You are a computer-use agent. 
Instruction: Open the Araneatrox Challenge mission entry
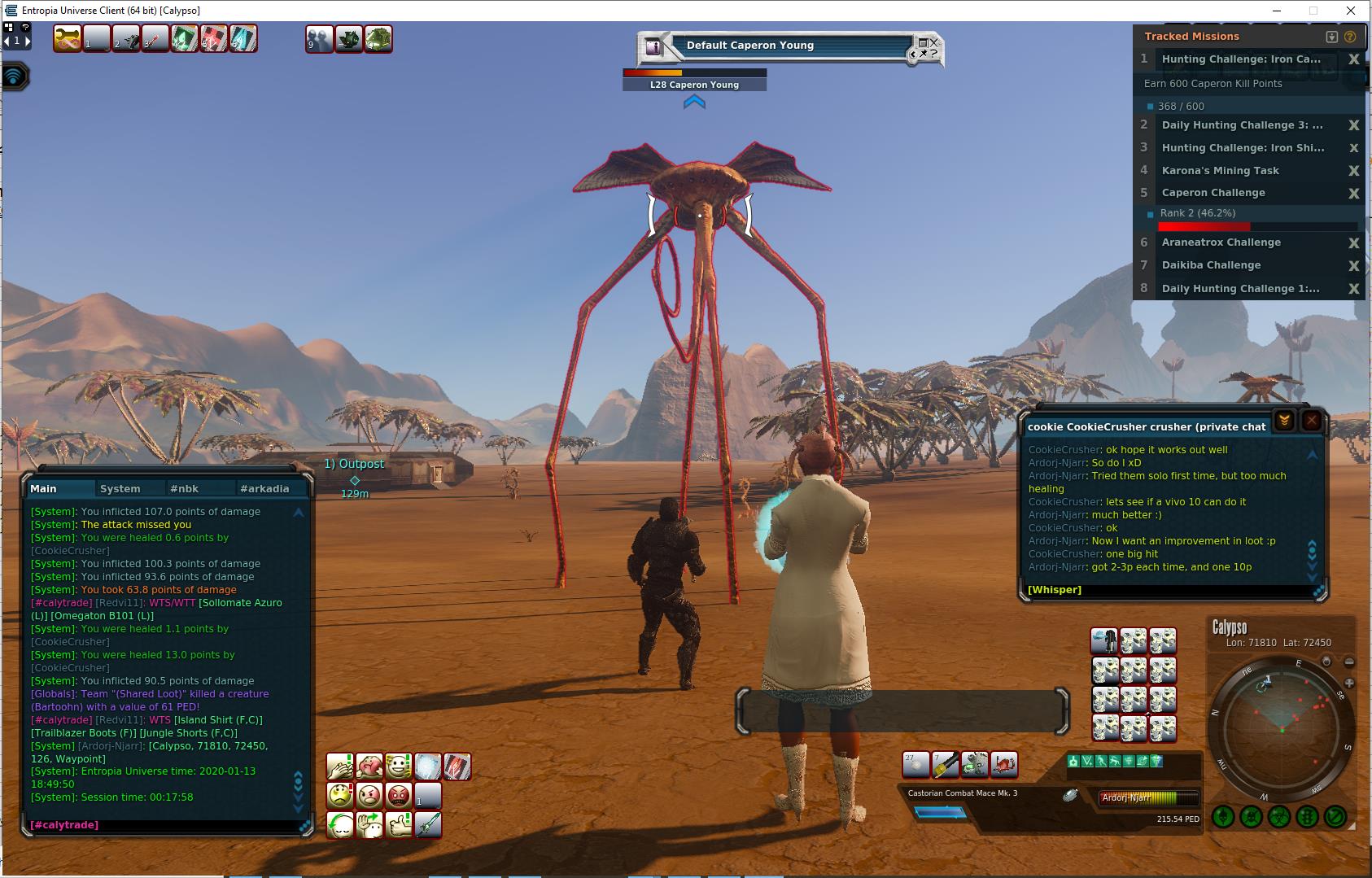pos(1221,242)
